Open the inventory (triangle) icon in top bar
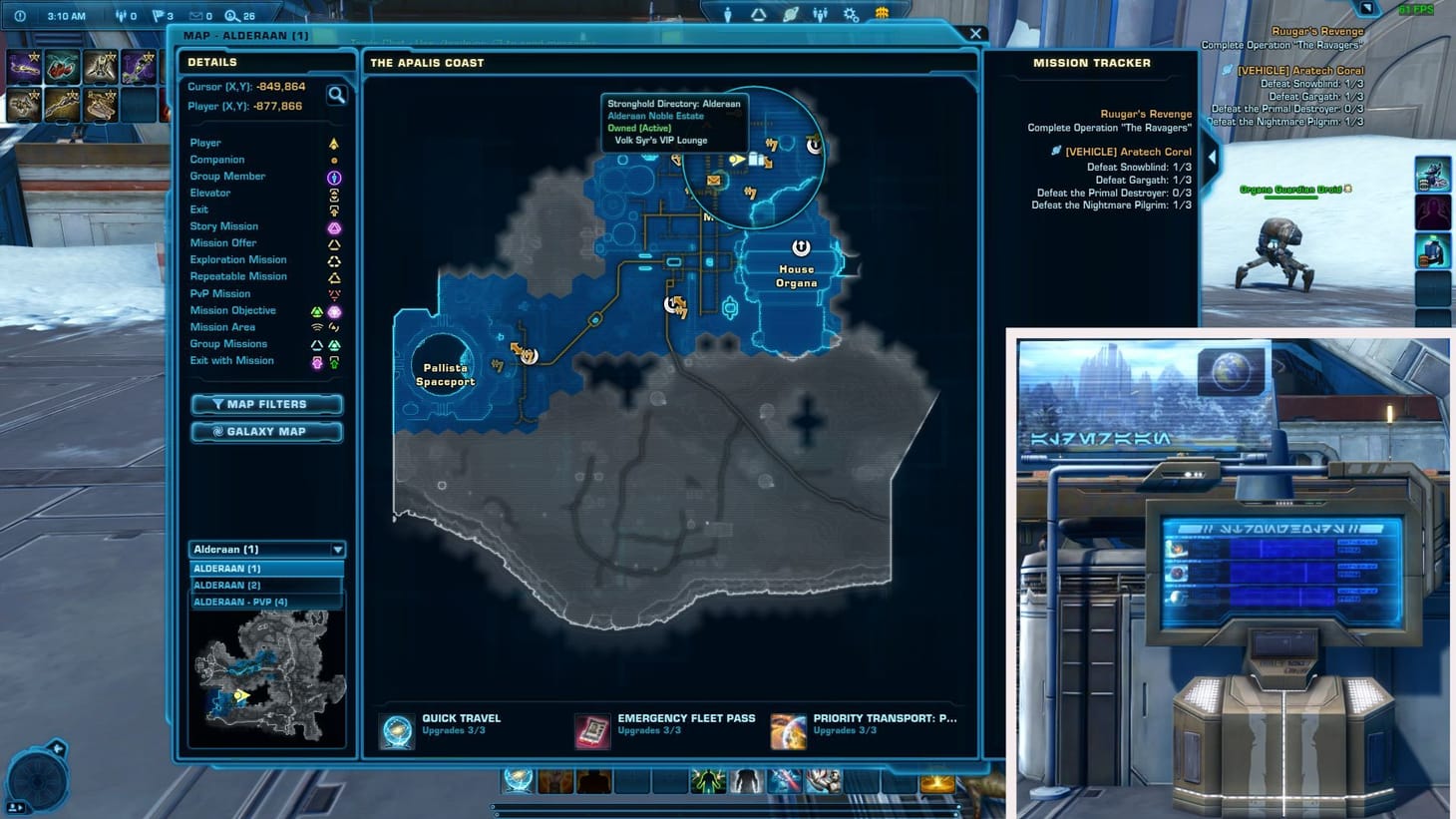1456x819 pixels. pos(758,13)
